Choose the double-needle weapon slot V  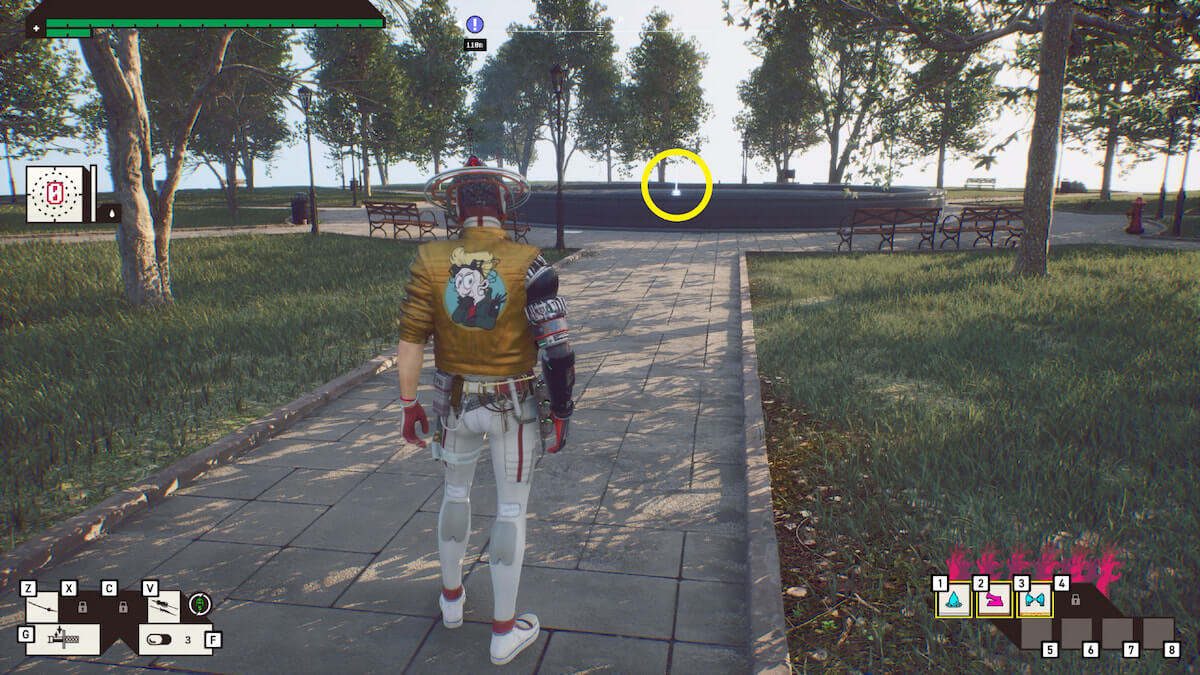pos(164,606)
